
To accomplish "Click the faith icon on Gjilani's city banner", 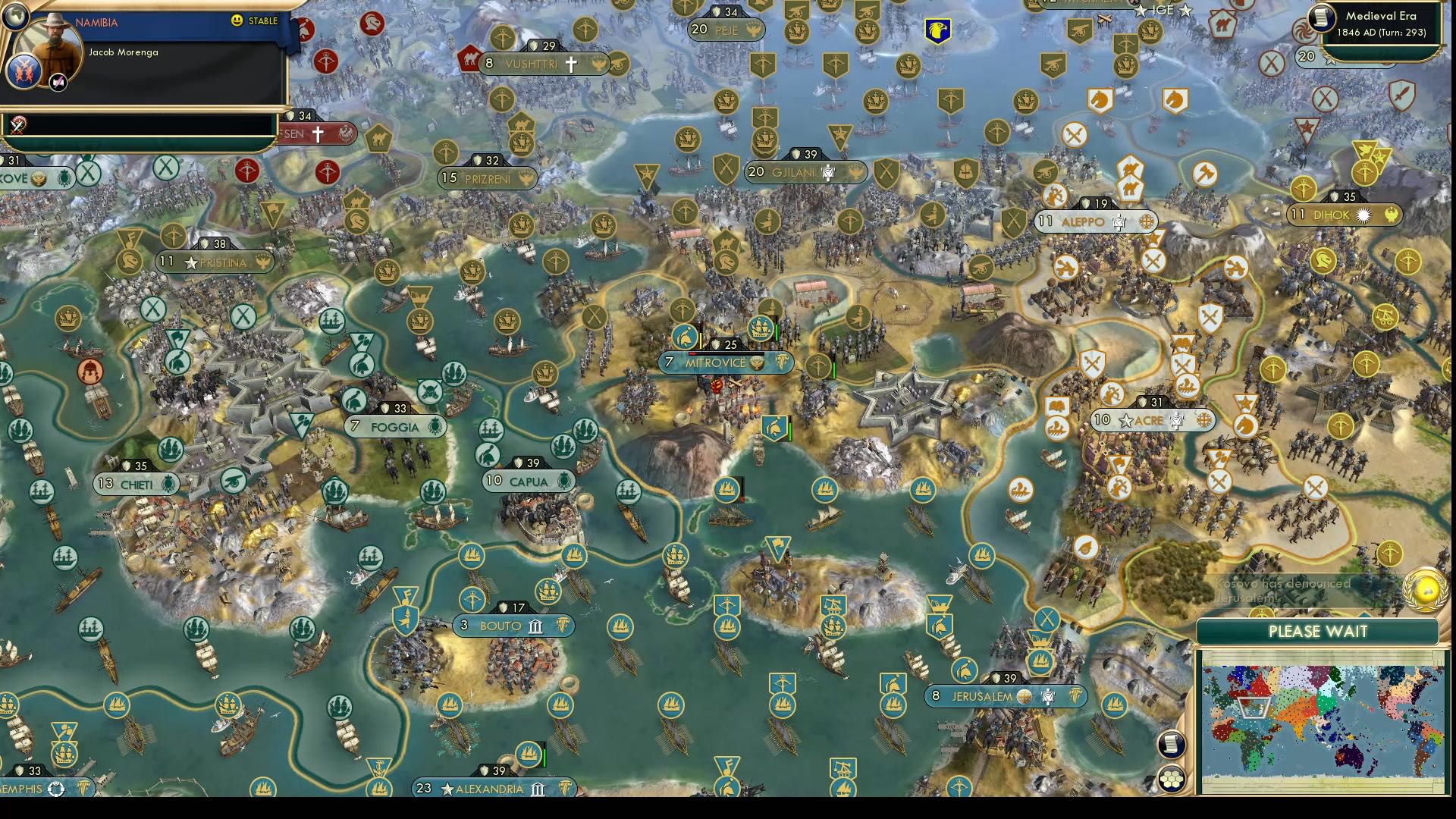I will 830,173.
